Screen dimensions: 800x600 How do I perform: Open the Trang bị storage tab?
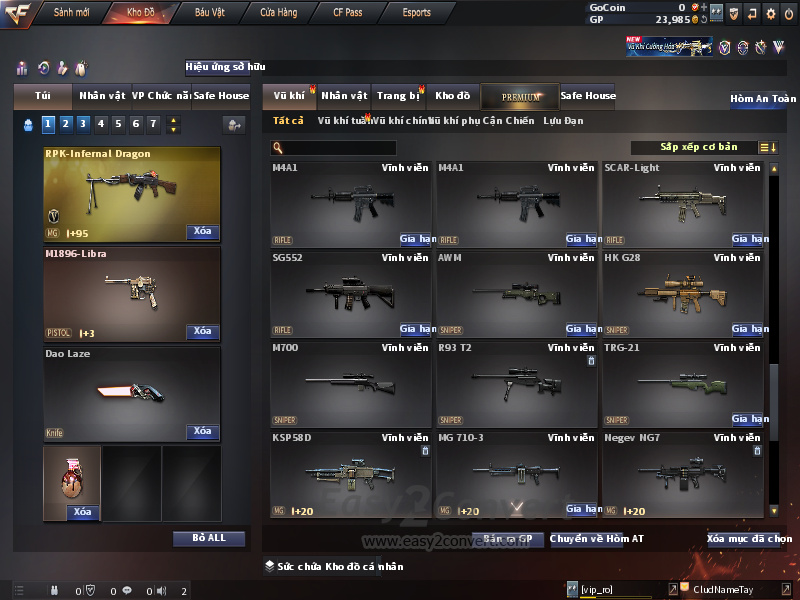tap(398, 96)
